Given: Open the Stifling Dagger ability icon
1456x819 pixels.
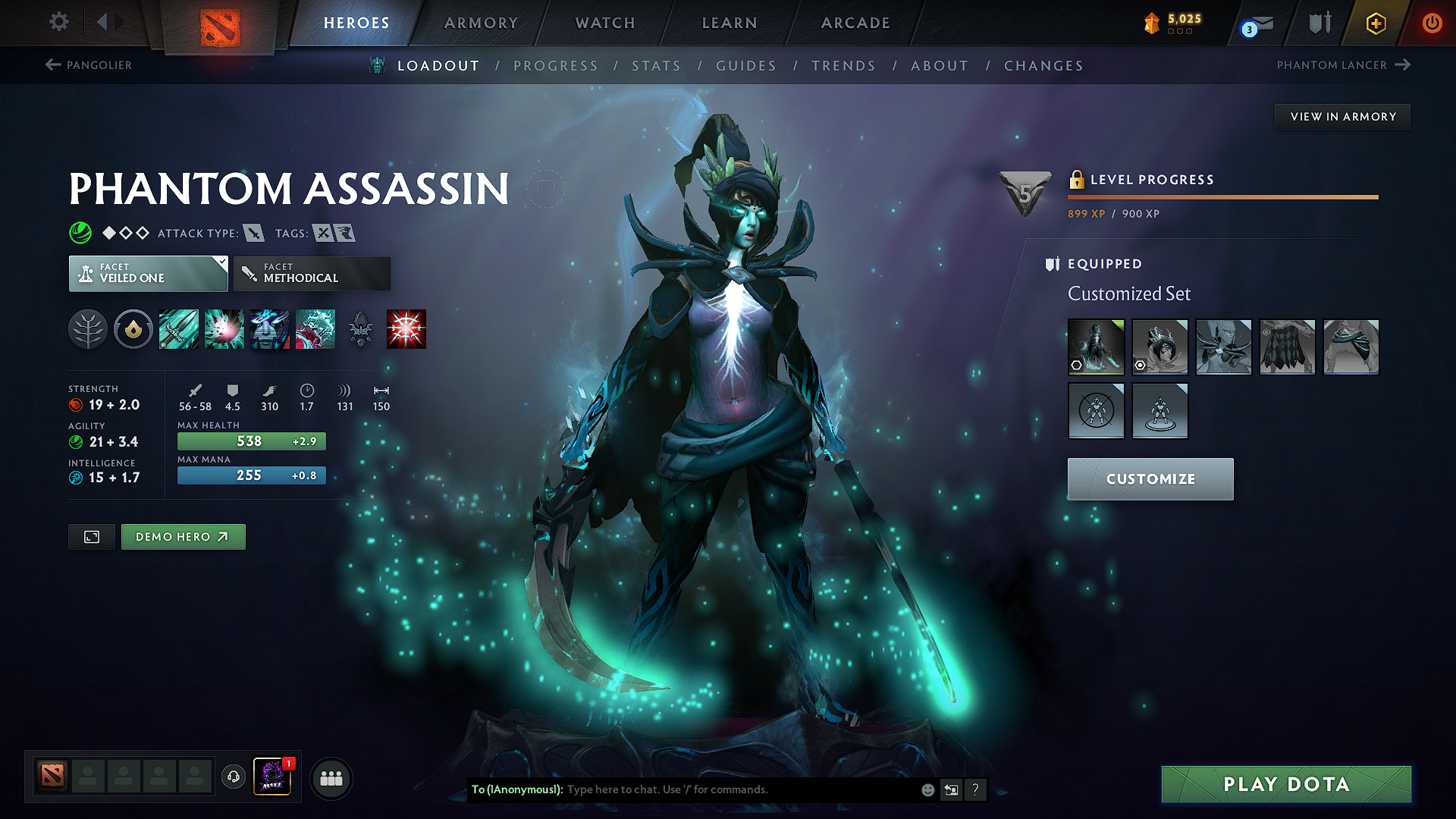Looking at the screenshot, I should (179, 329).
